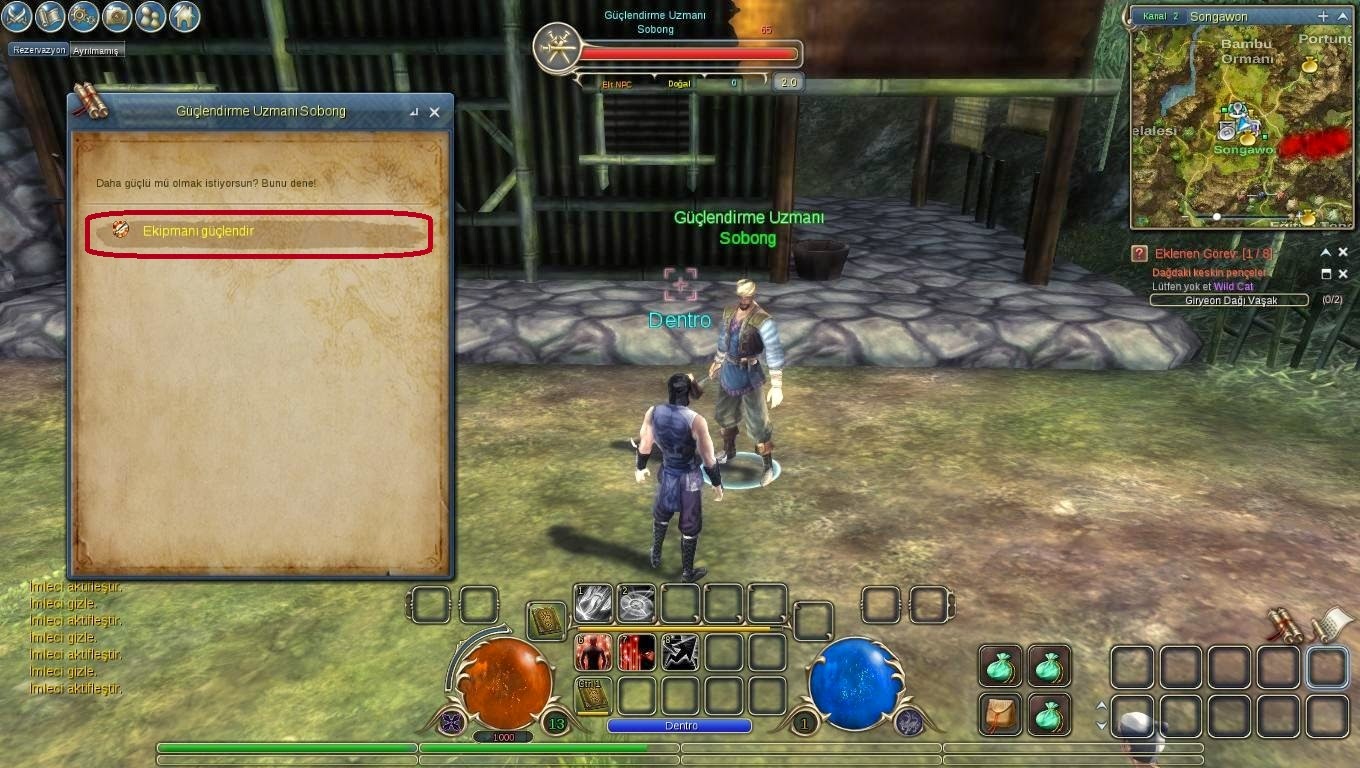The width and height of the screenshot is (1360, 768).
Task: Choose the "Ekipmanı güçlendir" dialogue option
Action: (258, 231)
